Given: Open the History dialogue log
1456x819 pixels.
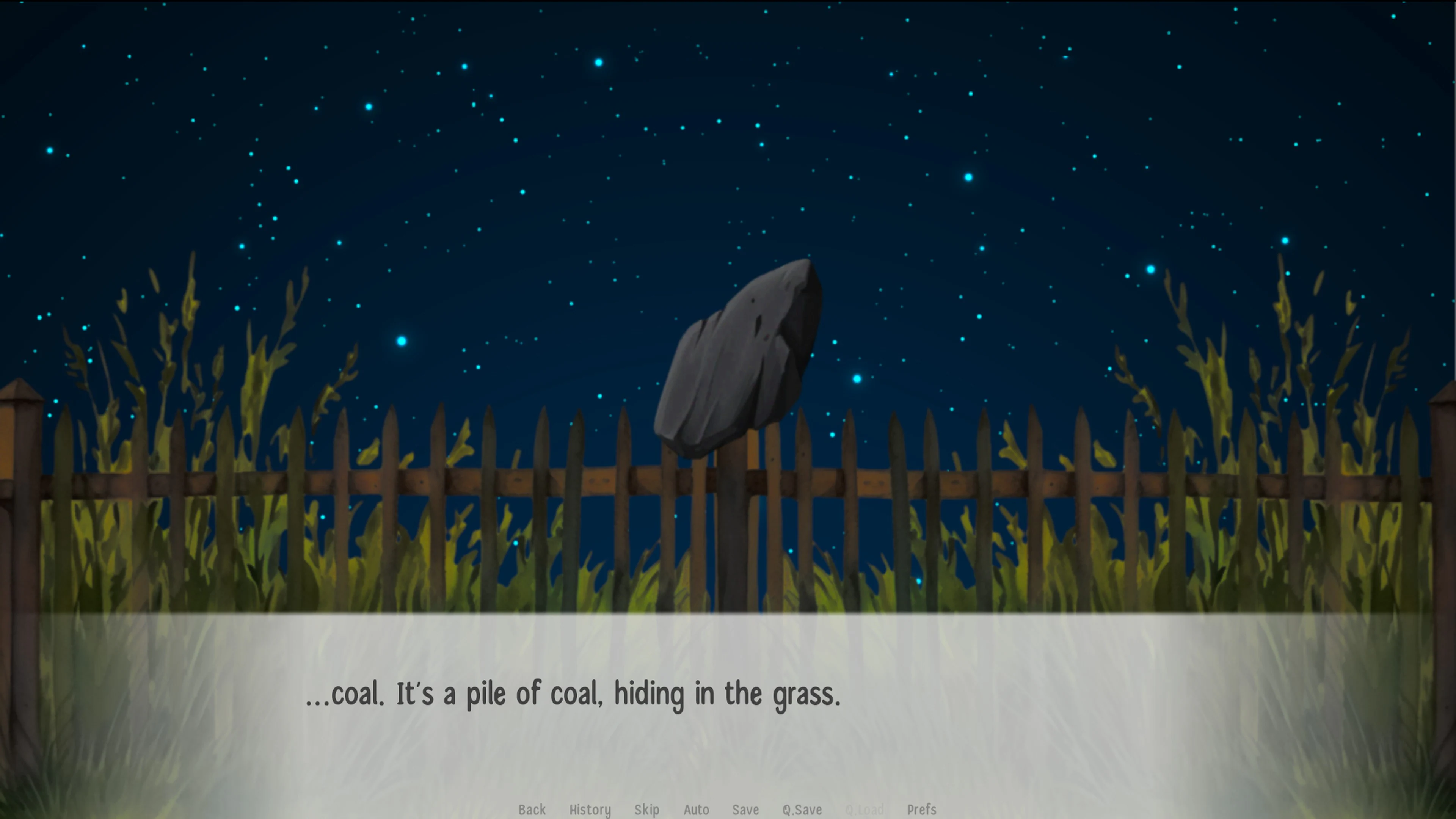Looking at the screenshot, I should [590, 810].
